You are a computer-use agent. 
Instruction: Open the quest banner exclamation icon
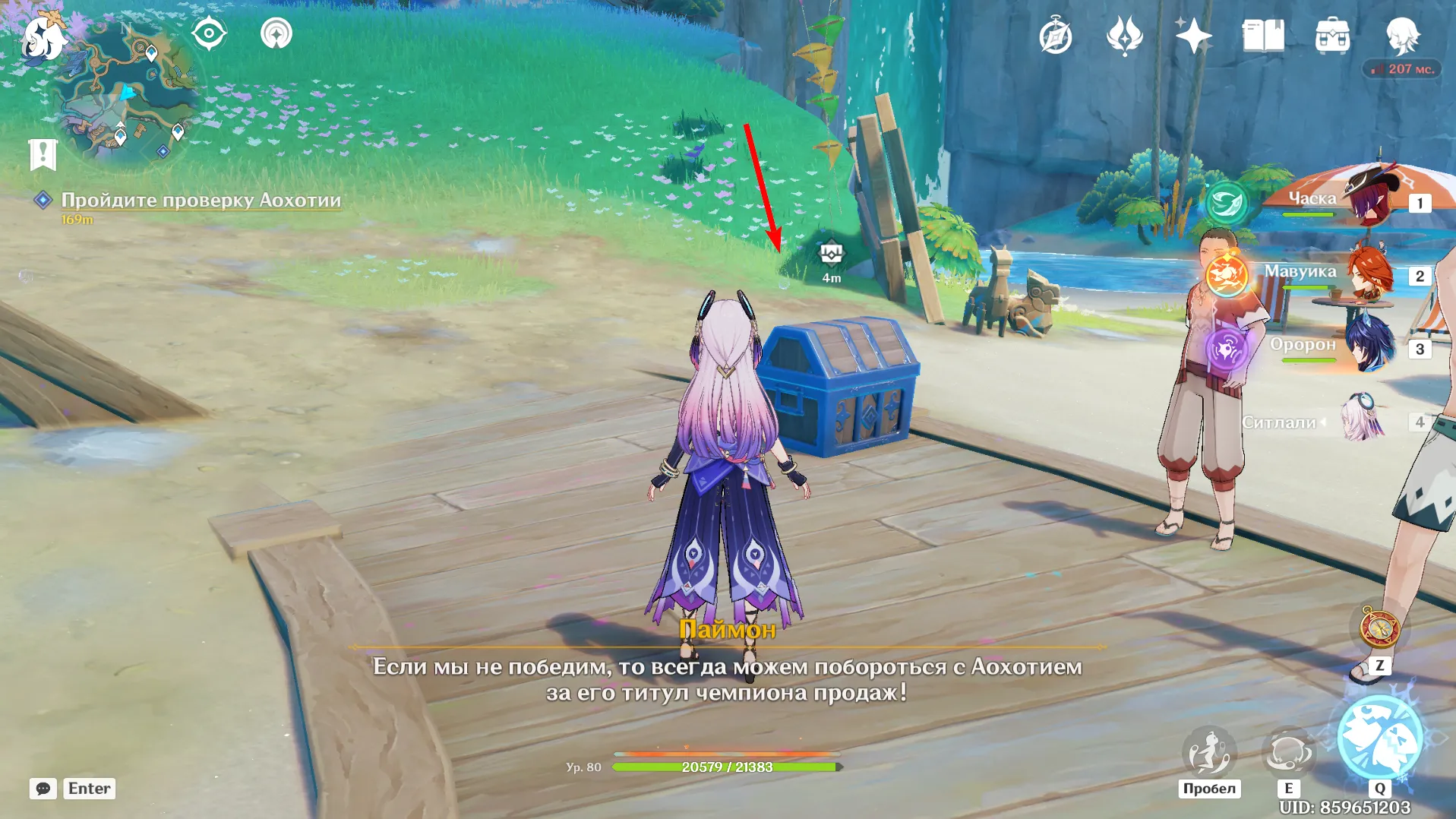(43, 154)
